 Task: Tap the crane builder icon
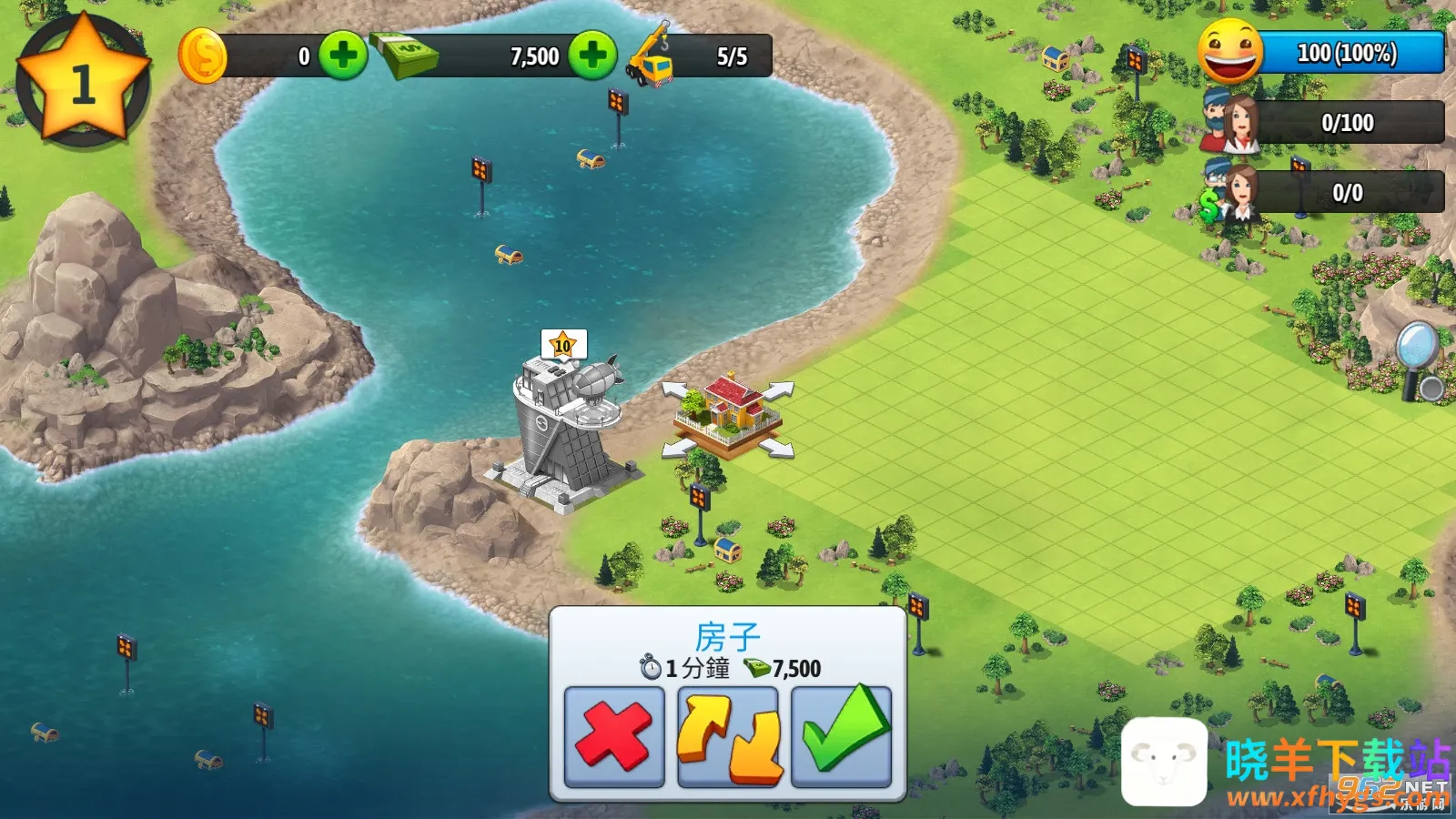click(650, 56)
